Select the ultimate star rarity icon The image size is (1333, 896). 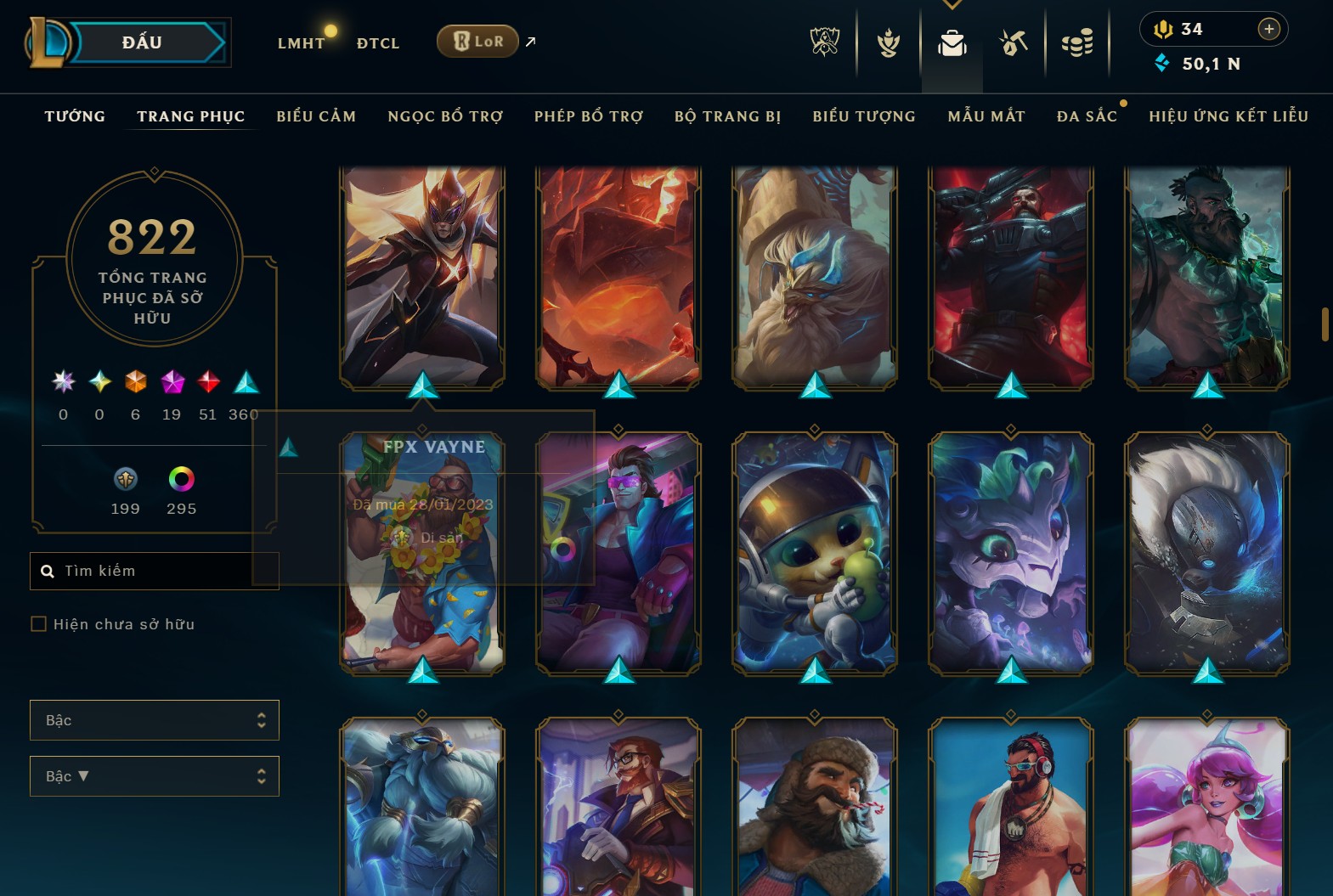pyautogui.click(x=62, y=382)
